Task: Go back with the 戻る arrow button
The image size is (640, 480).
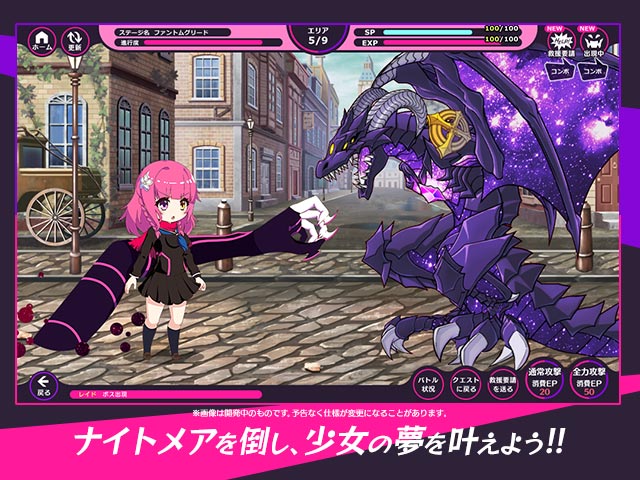Action: coord(44,384)
